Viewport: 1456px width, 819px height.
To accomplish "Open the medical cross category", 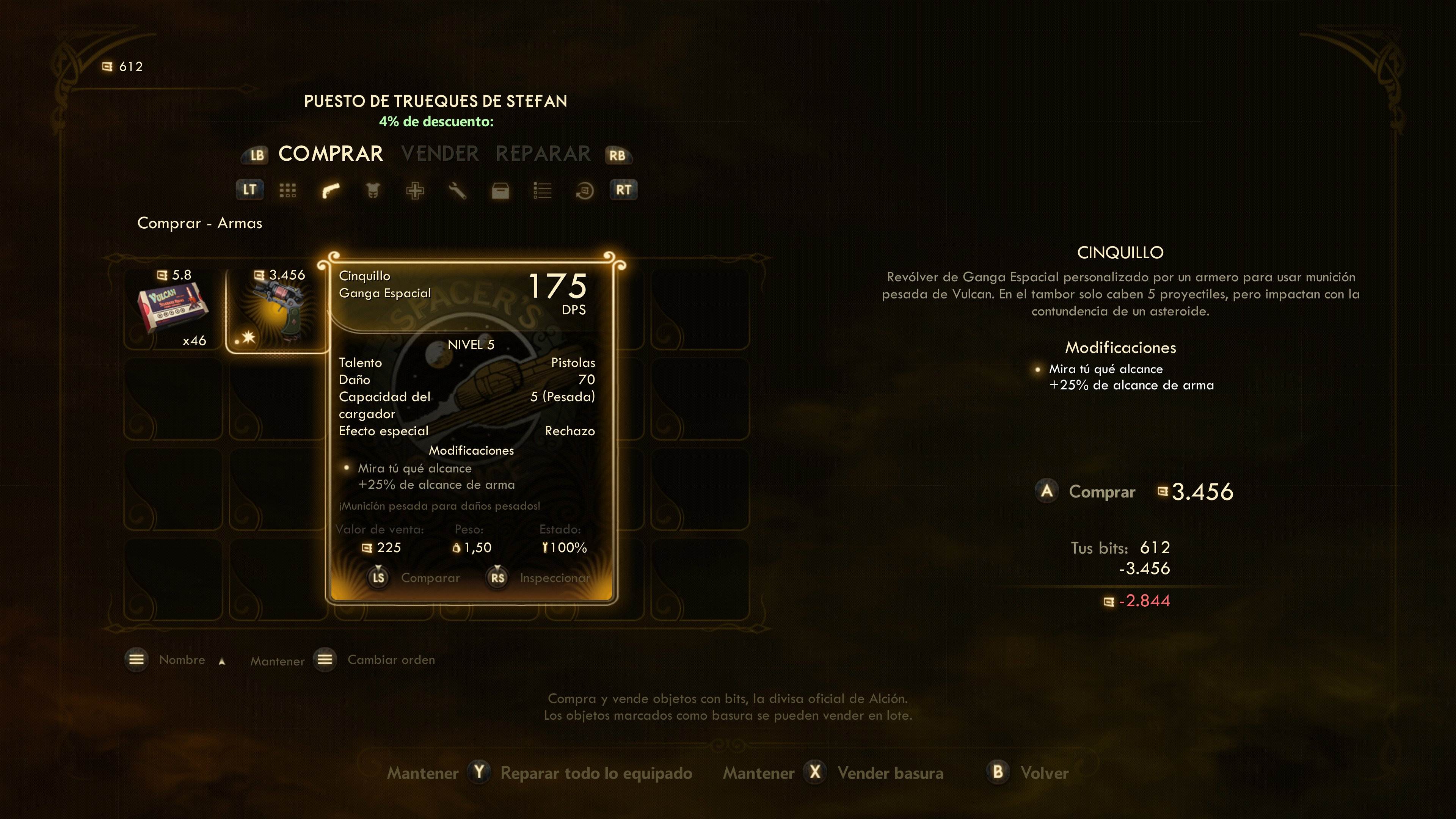I will coord(415,190).
